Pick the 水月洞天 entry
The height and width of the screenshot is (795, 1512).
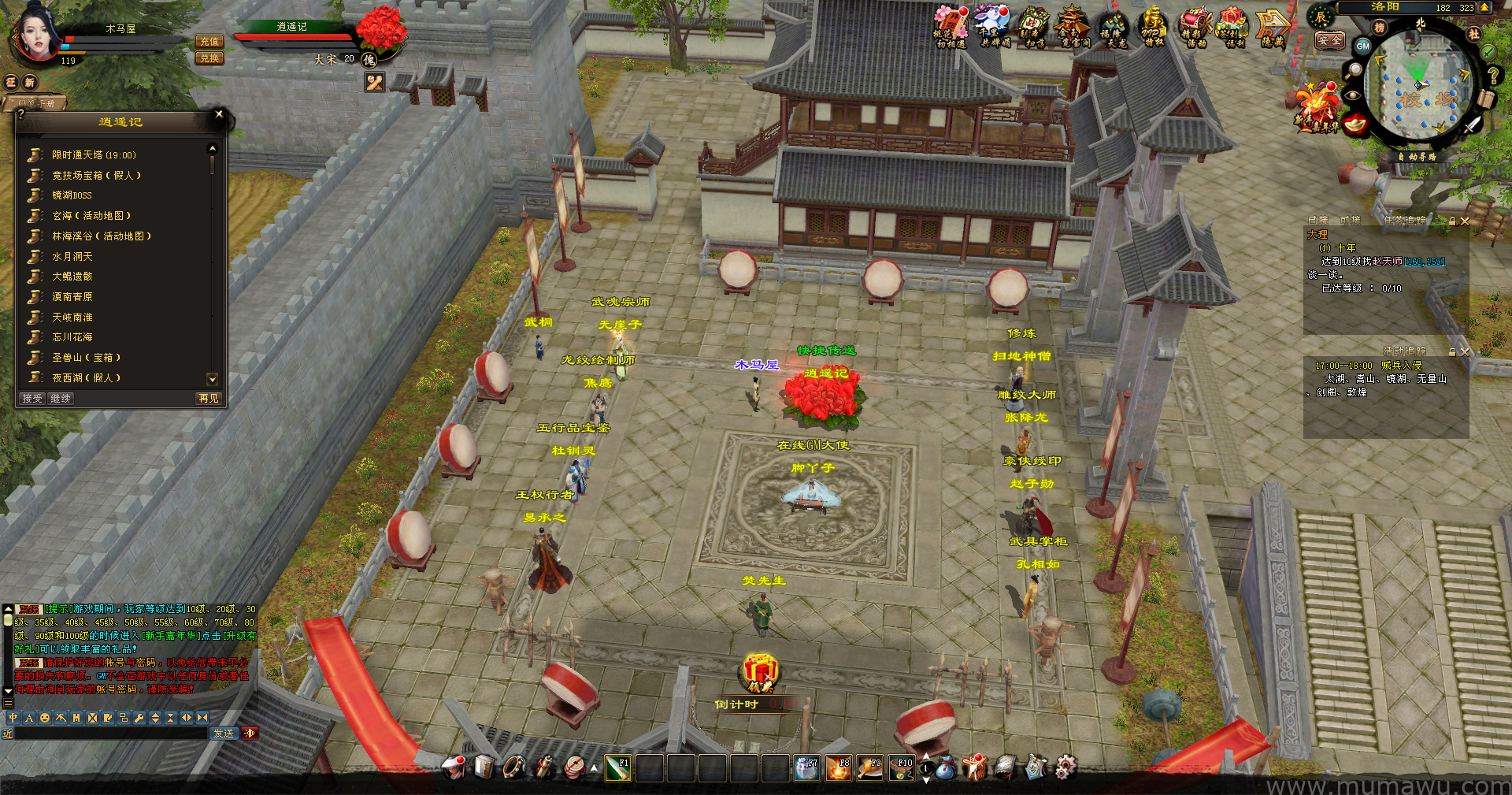pos(72,257)
